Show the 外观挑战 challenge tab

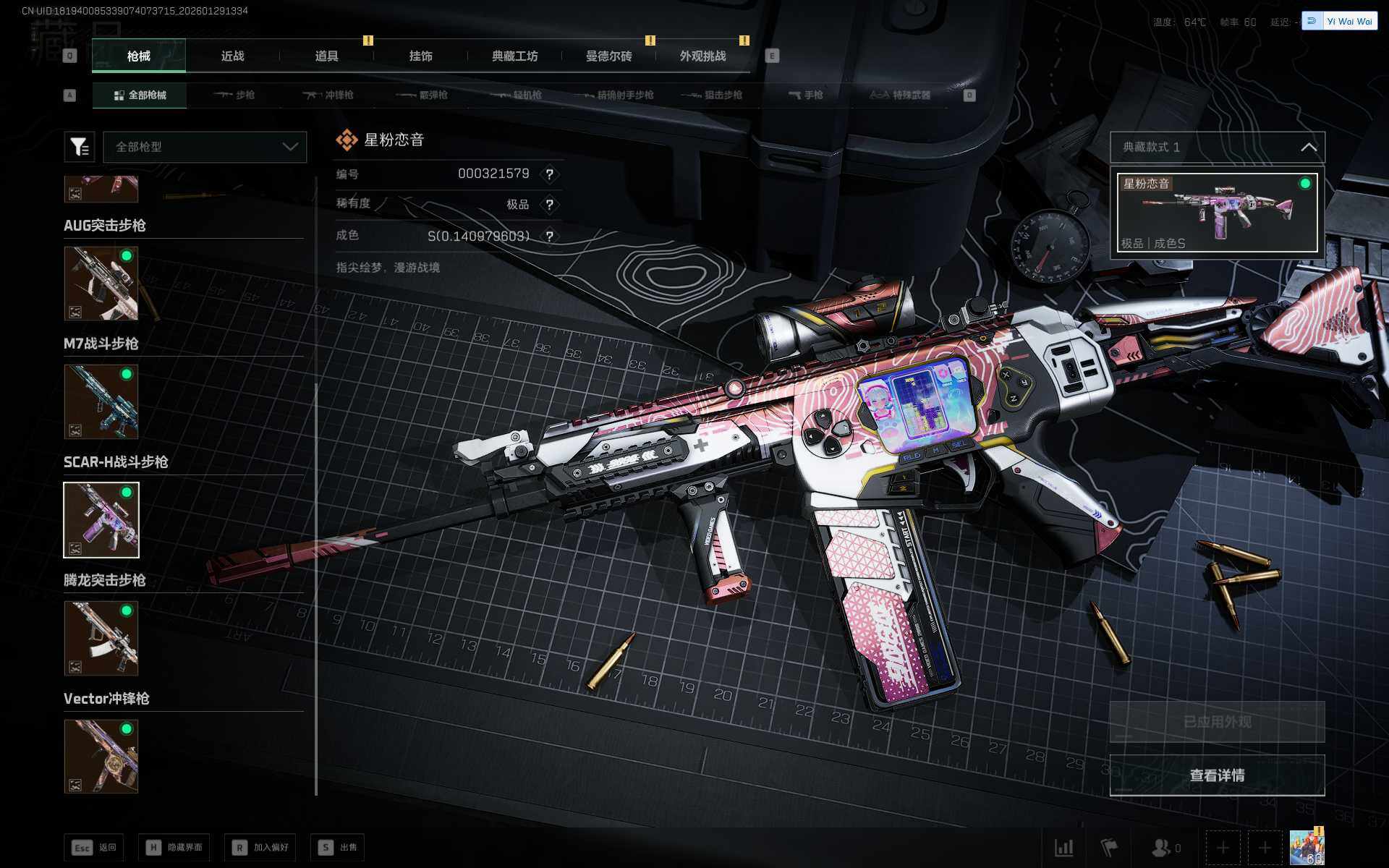click(x=702, y=56)
